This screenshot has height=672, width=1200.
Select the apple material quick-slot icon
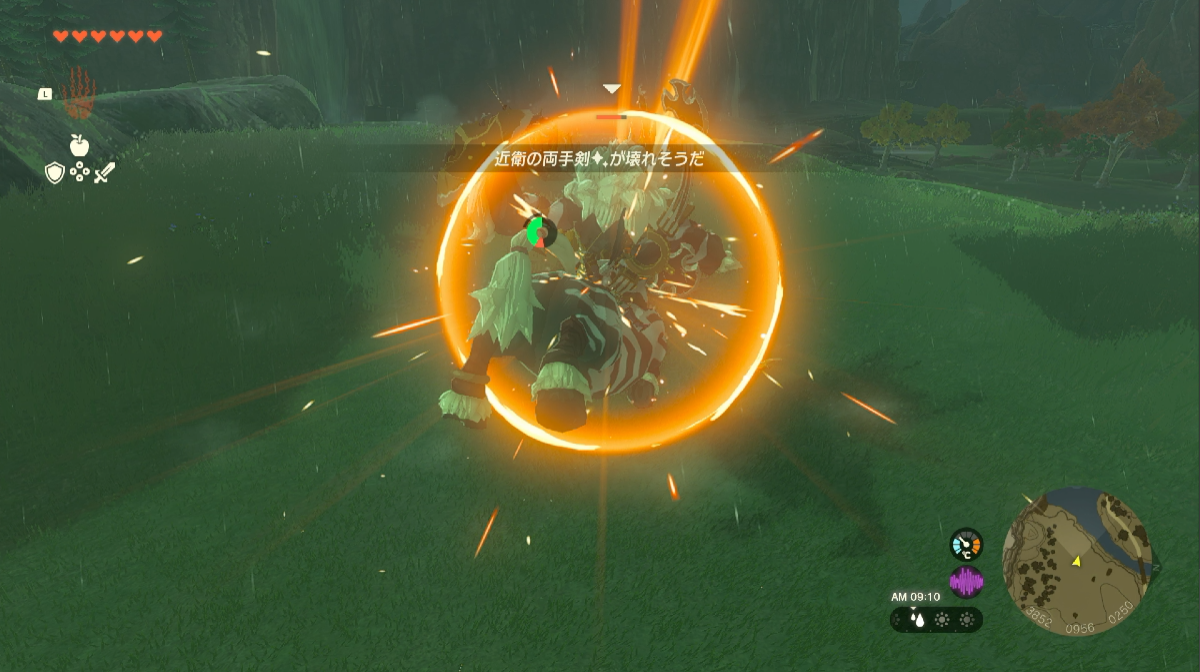[79, 146]
